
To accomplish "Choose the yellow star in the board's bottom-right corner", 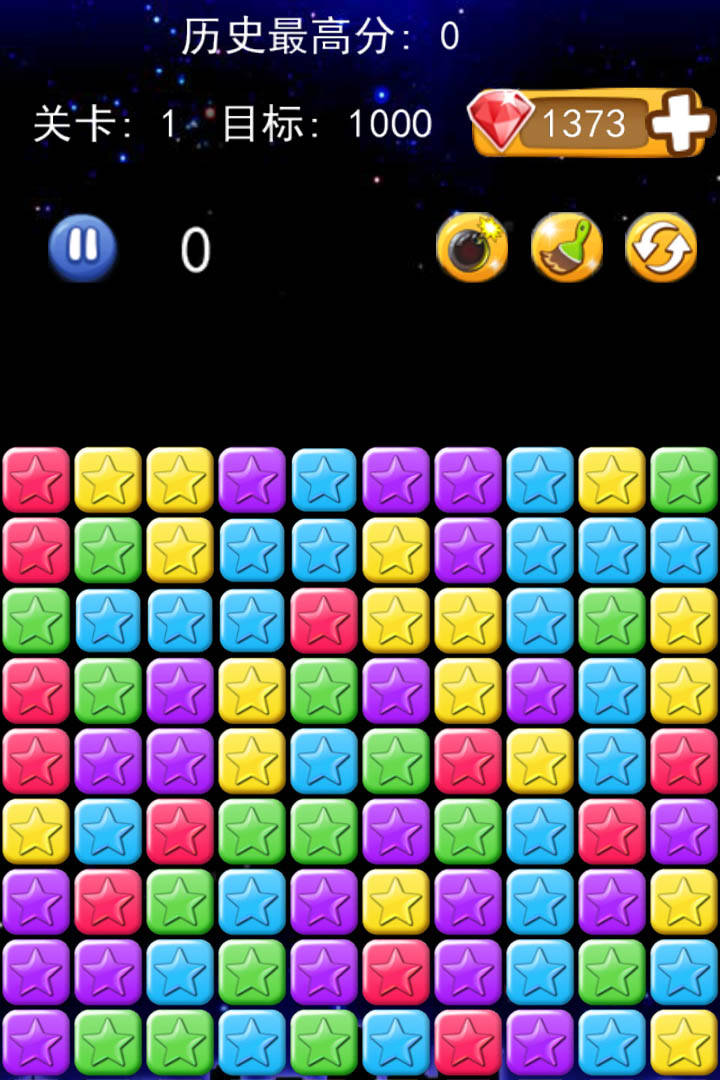I will coord(684,1043).
